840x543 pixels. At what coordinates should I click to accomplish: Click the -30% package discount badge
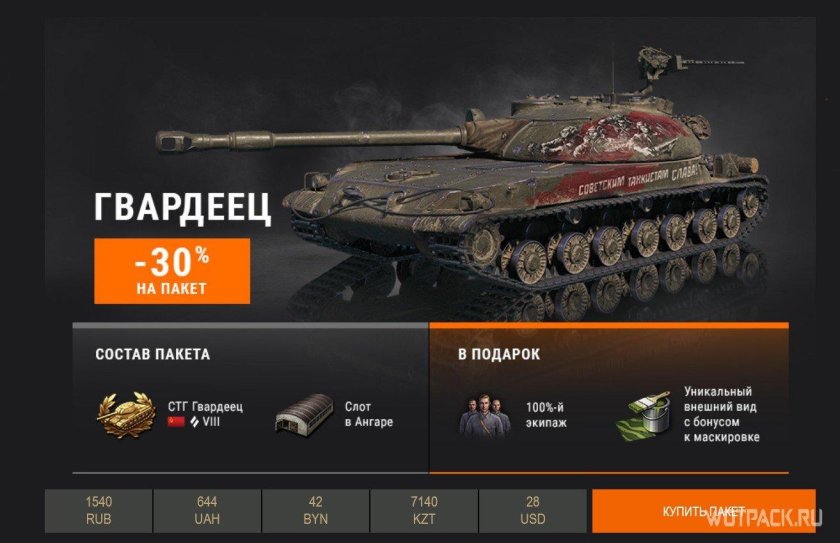[x=172, y=270]
